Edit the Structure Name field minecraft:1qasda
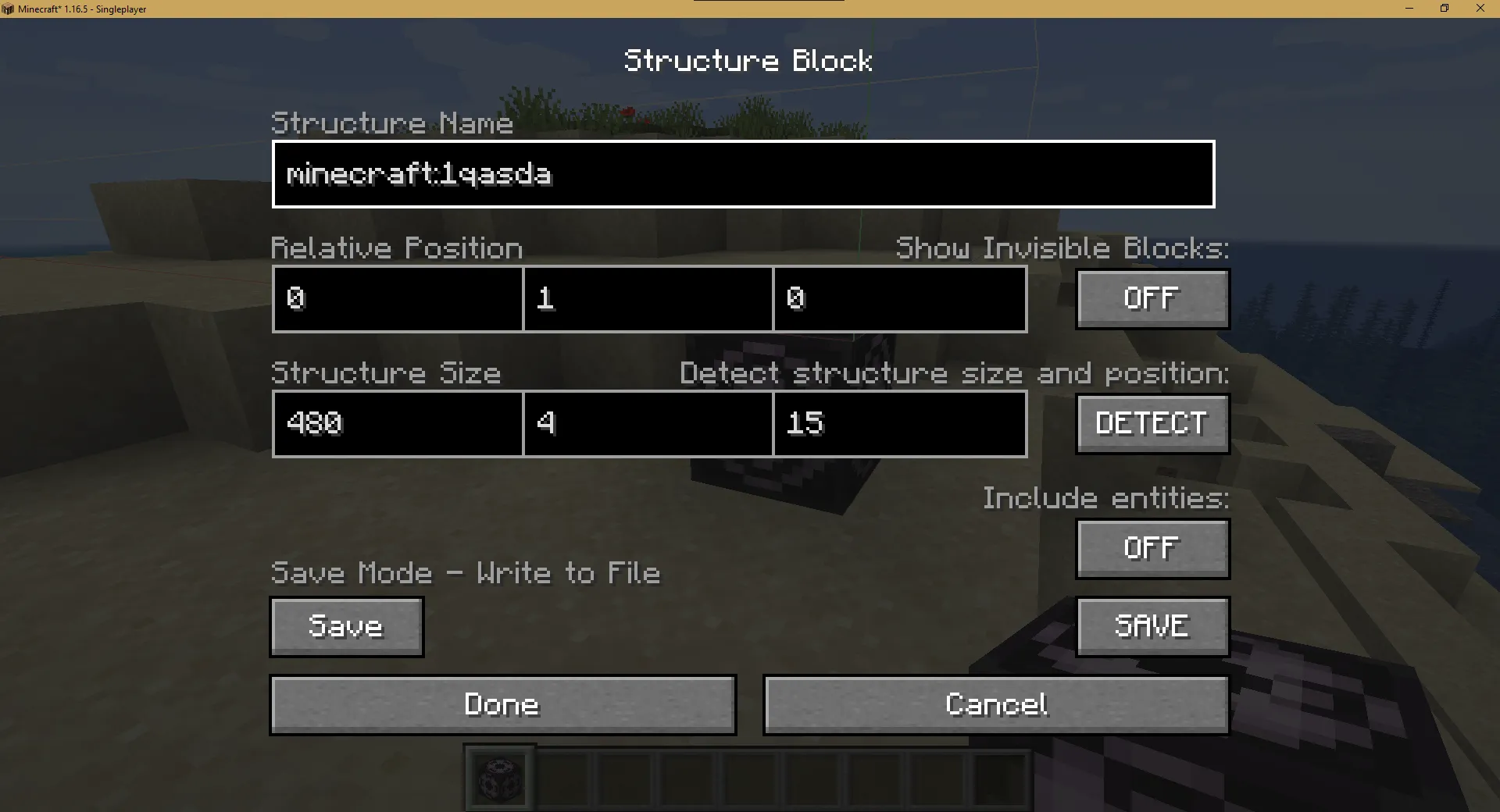 [742, 174]
